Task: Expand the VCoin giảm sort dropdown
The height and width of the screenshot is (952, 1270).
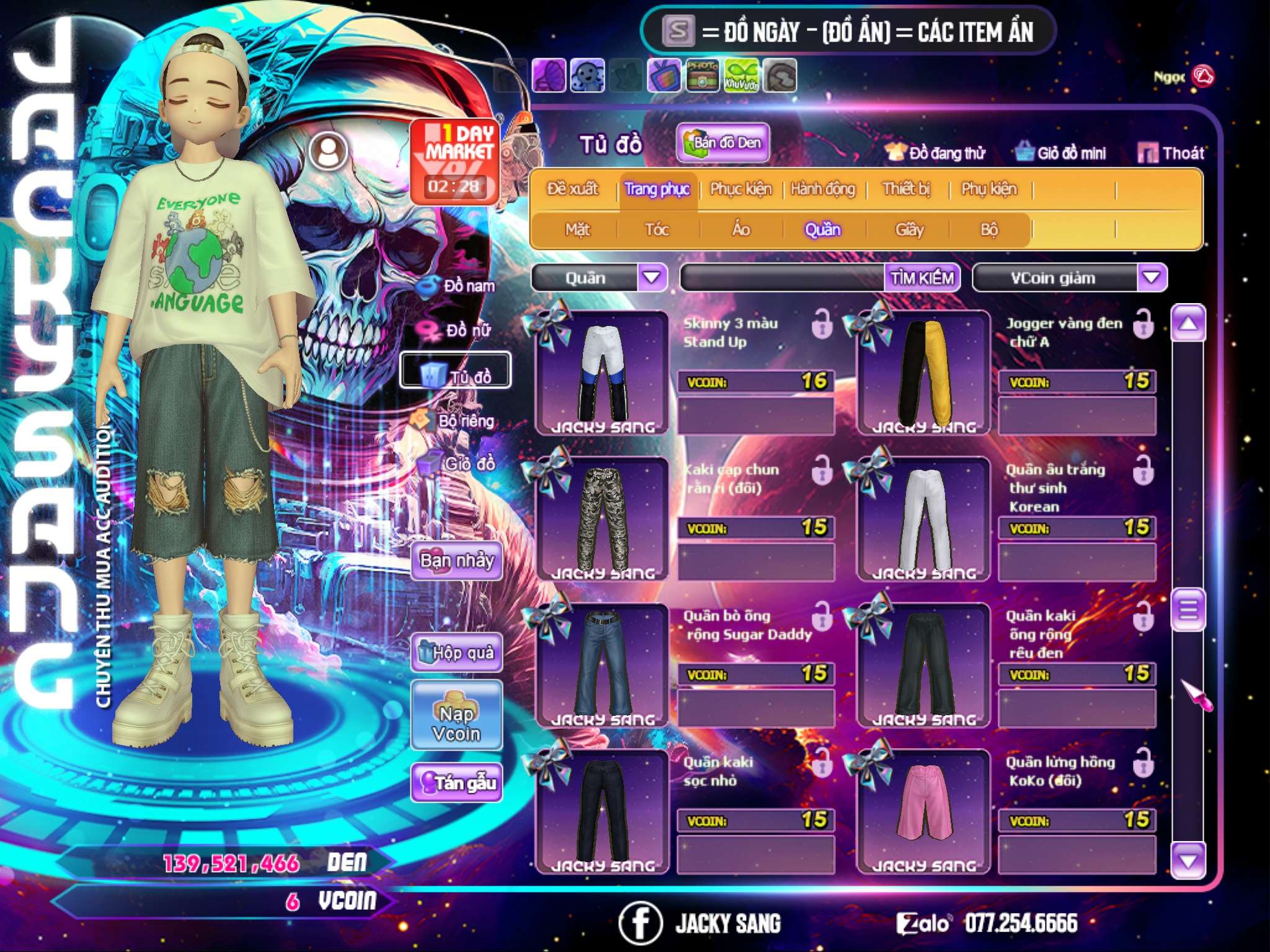Action: click(1151, 278)
